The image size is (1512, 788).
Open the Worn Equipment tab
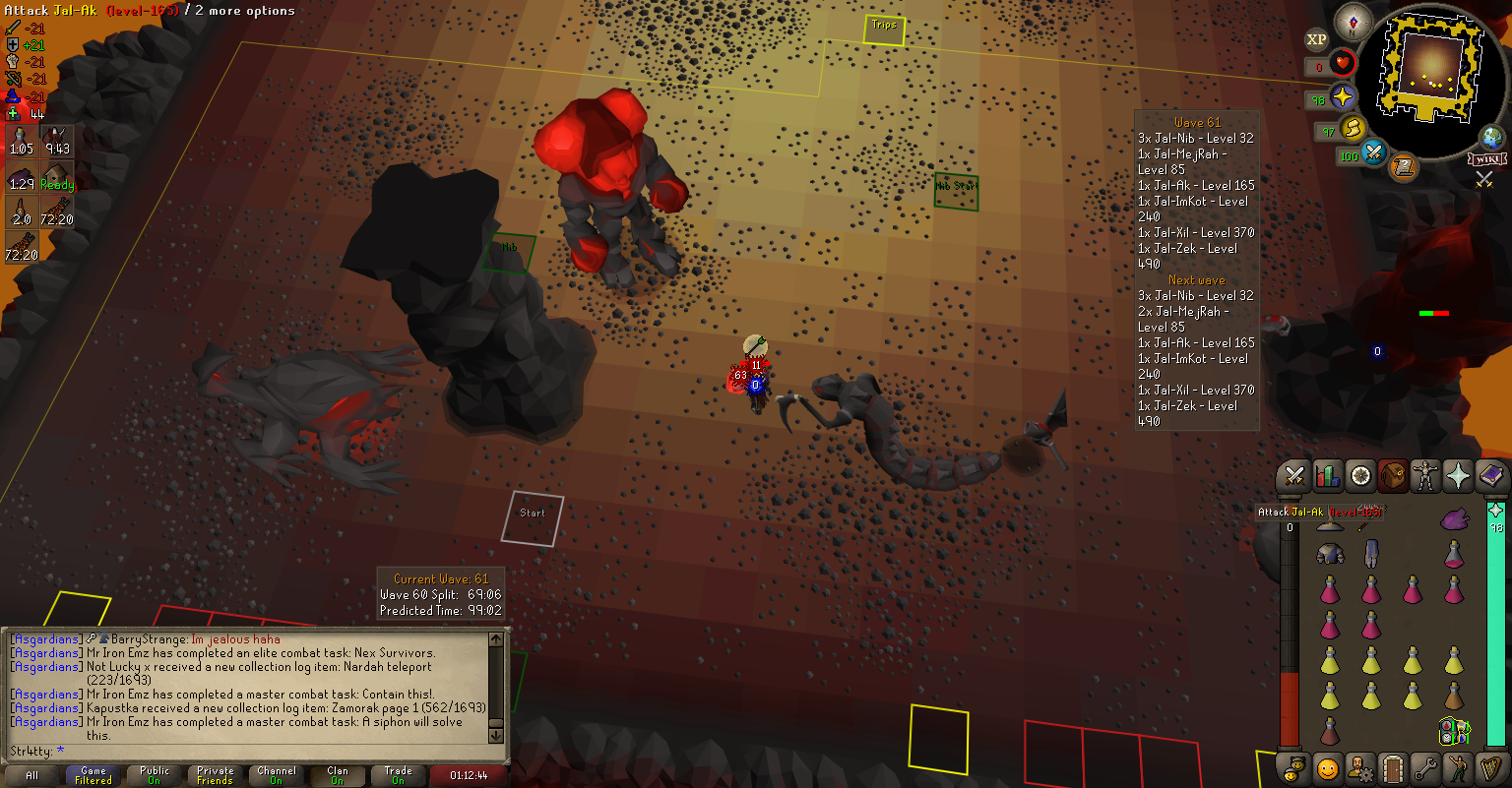point(1425,477)
